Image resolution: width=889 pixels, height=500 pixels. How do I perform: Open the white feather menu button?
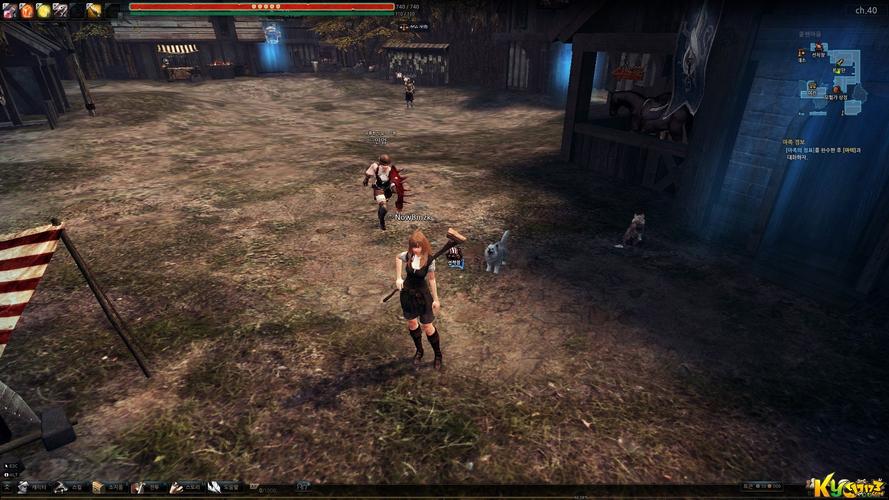(213, 487)
